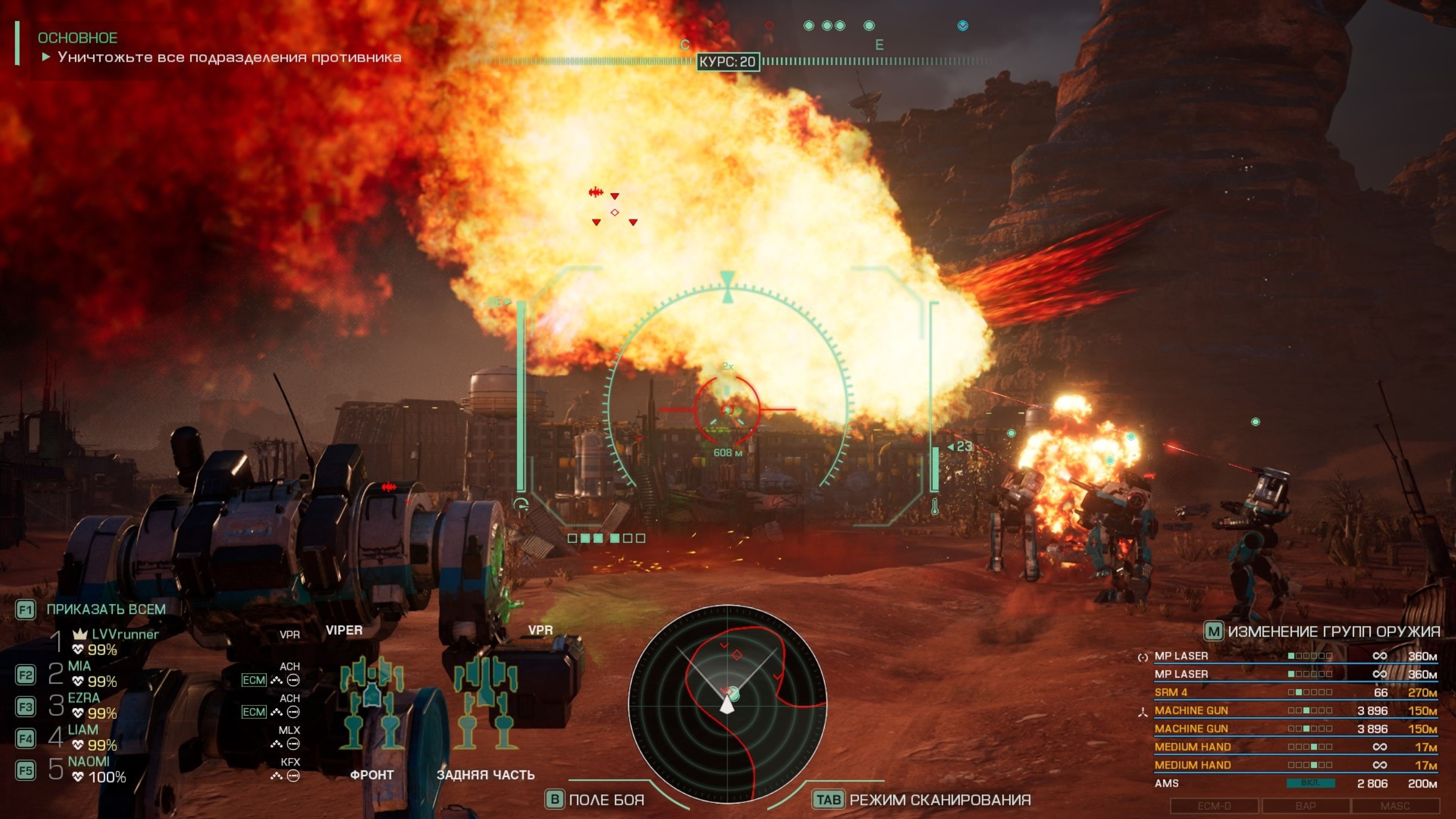The image size is (1456, 819).
Task: Choose lancemate EZRA from the lance list
Action: (84, 698)
